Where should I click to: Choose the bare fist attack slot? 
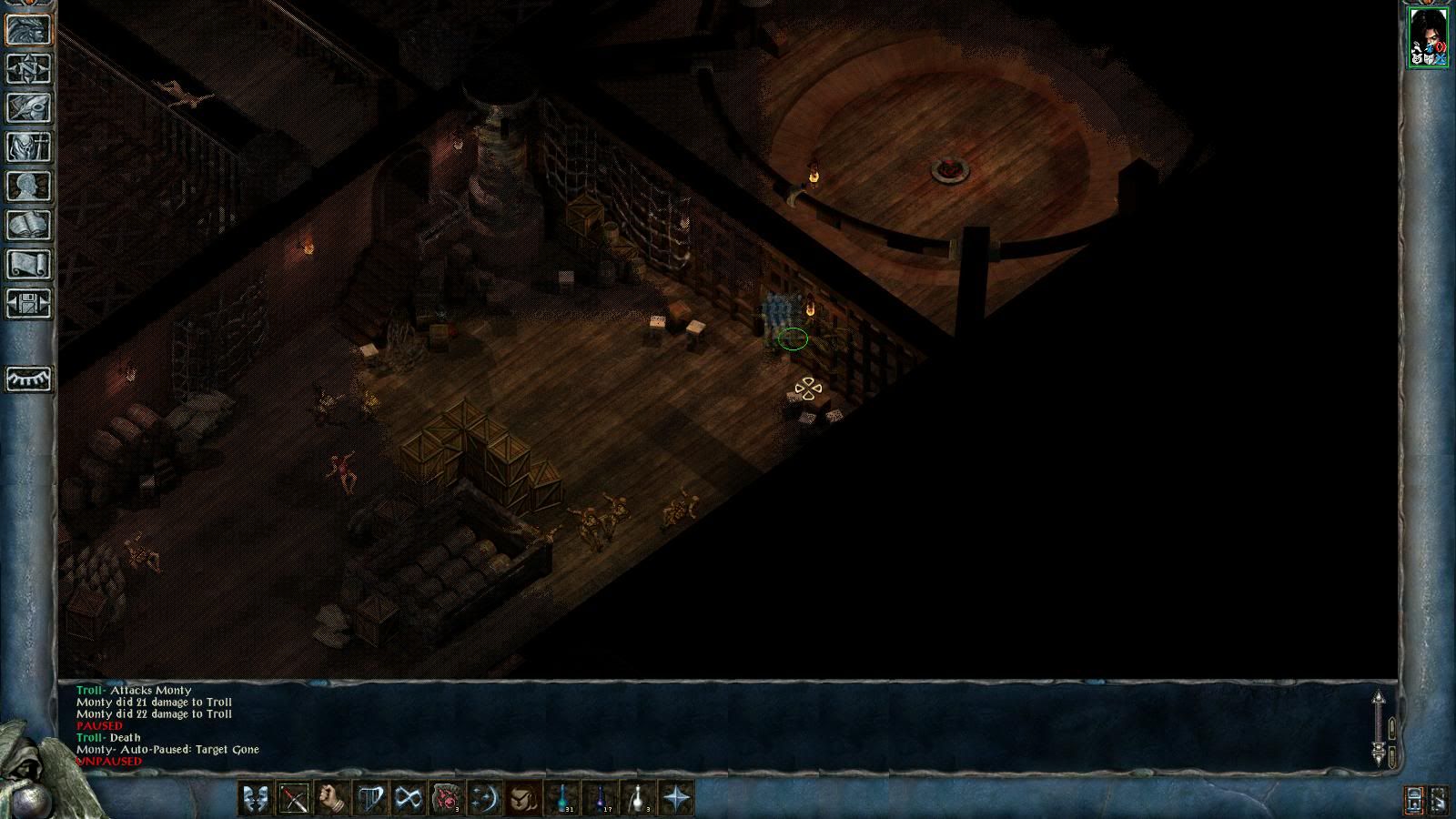click(332, 799)
